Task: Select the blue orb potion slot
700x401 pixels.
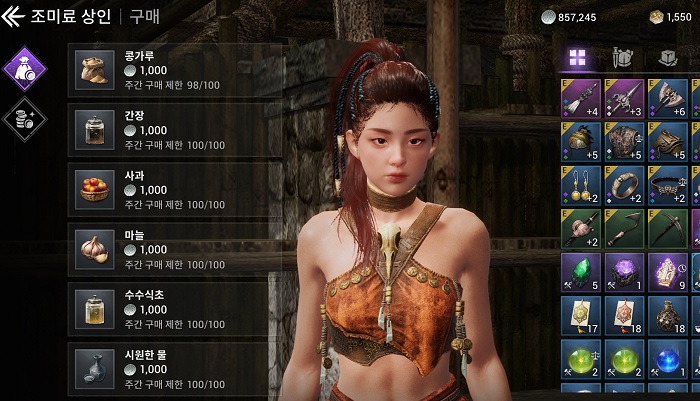Action: coord(667,359)
